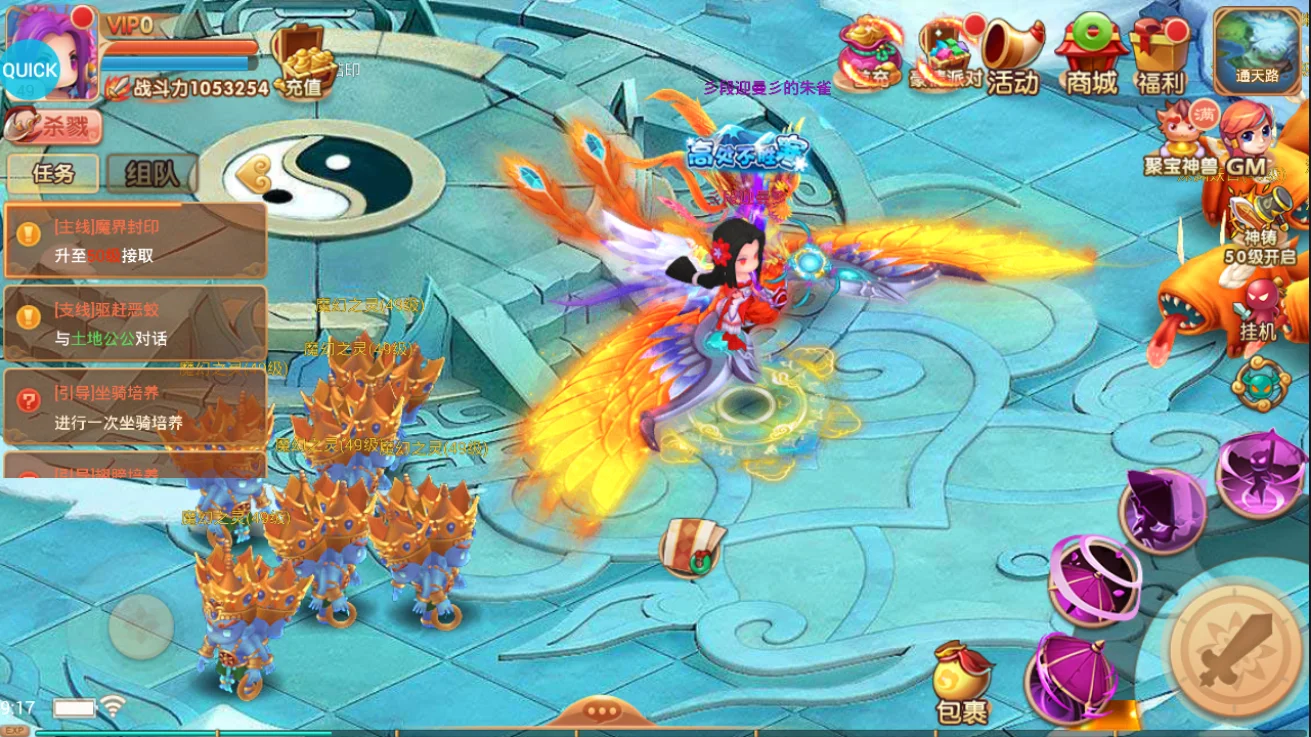Contact the GM support icon
This screenshot has height=737, width=1311.
[1246, 138]
